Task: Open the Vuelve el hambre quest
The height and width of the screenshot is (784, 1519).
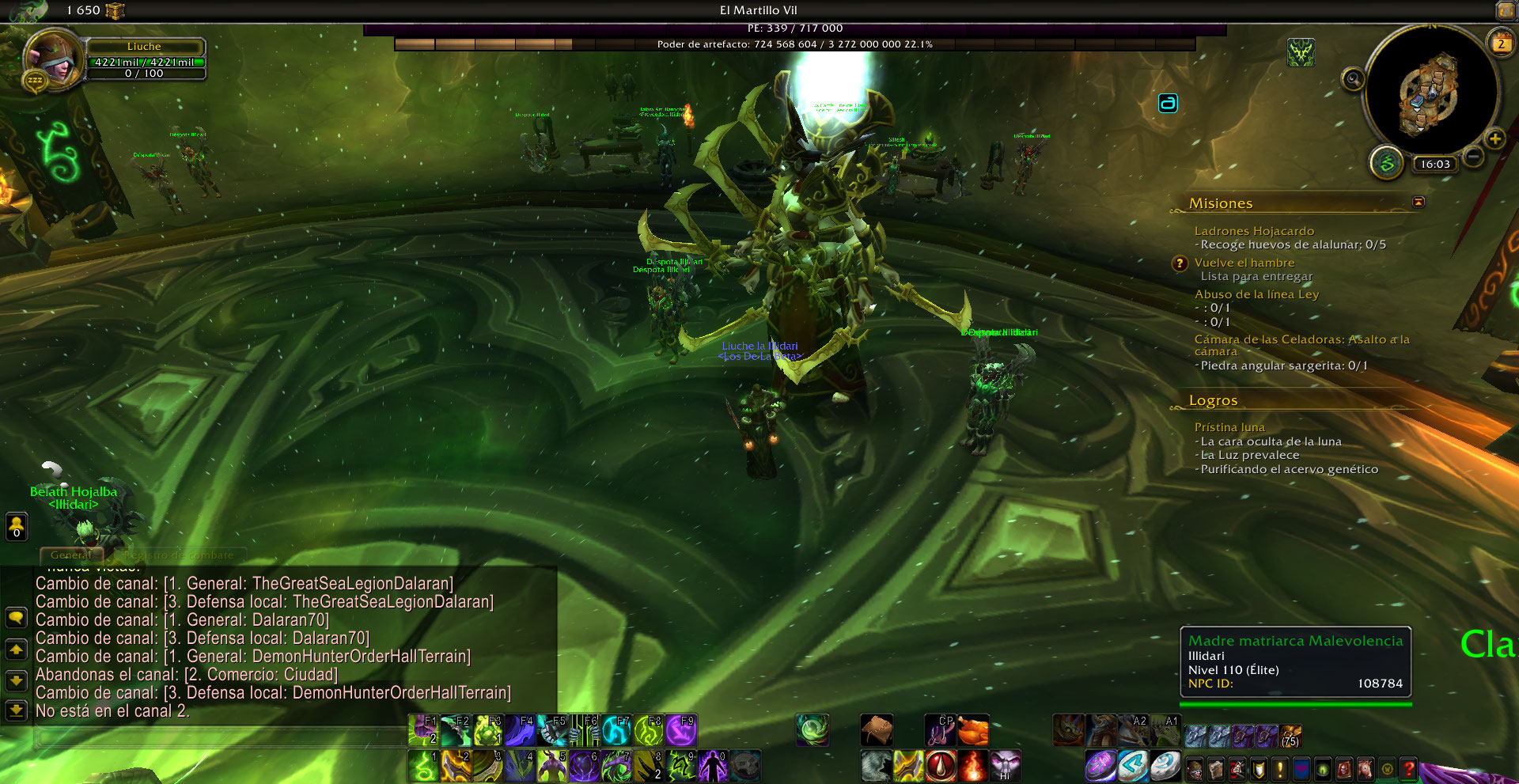Action: pos(1244,263)
